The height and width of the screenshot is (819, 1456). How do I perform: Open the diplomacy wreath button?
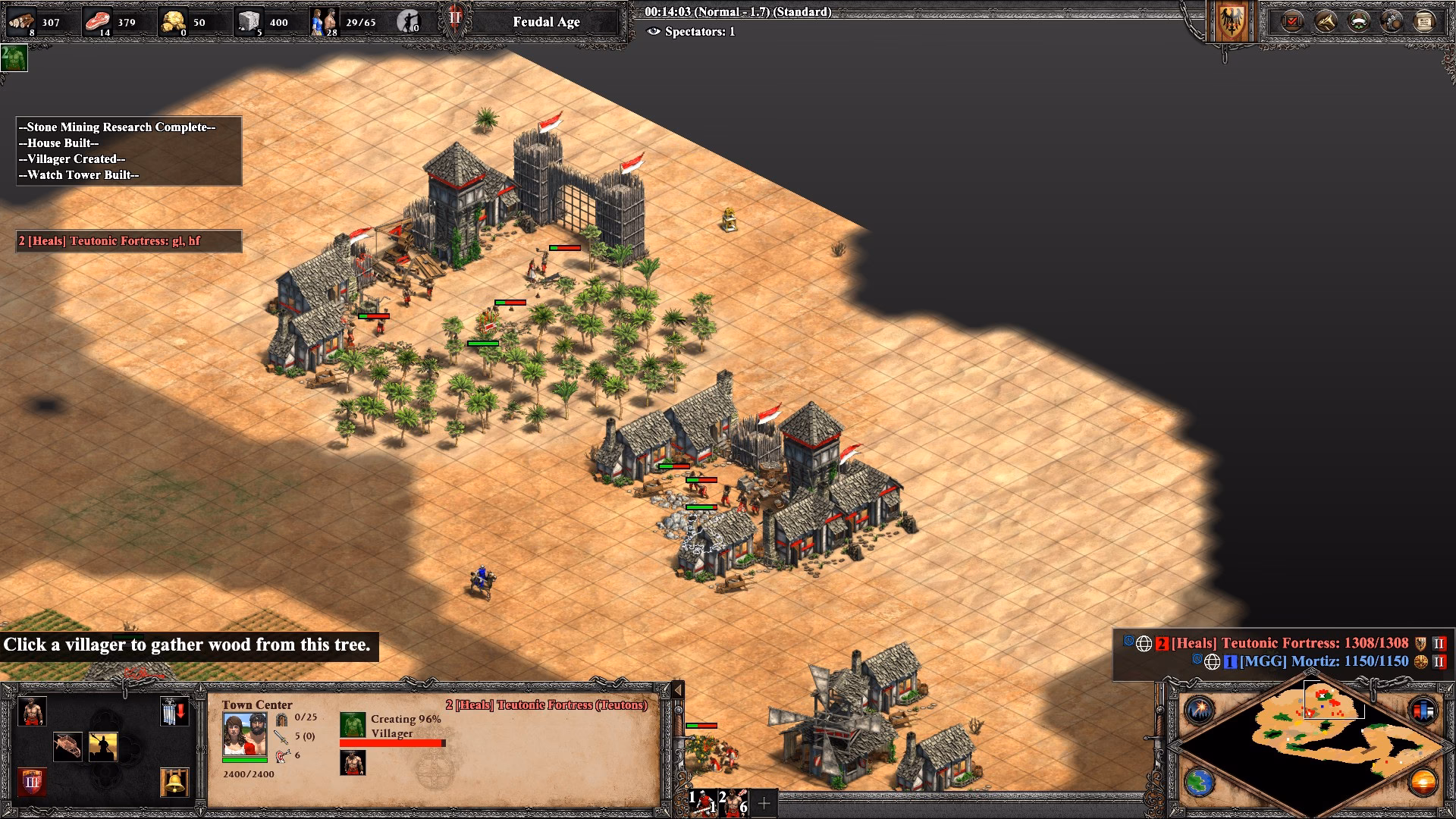coord(1358,21)
